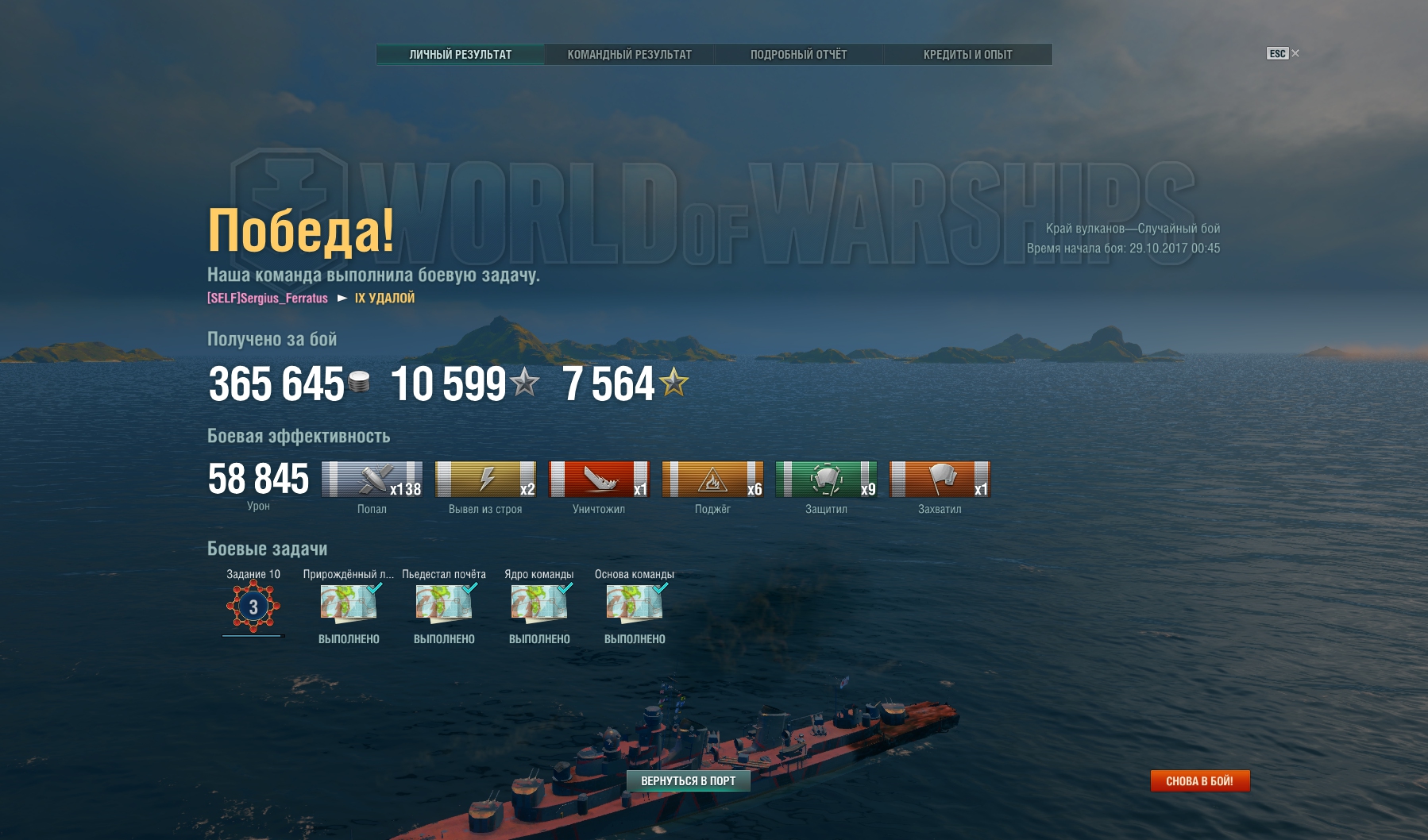
Task: Select the Вывел из строя ribbon
Action: click(485, 480)
